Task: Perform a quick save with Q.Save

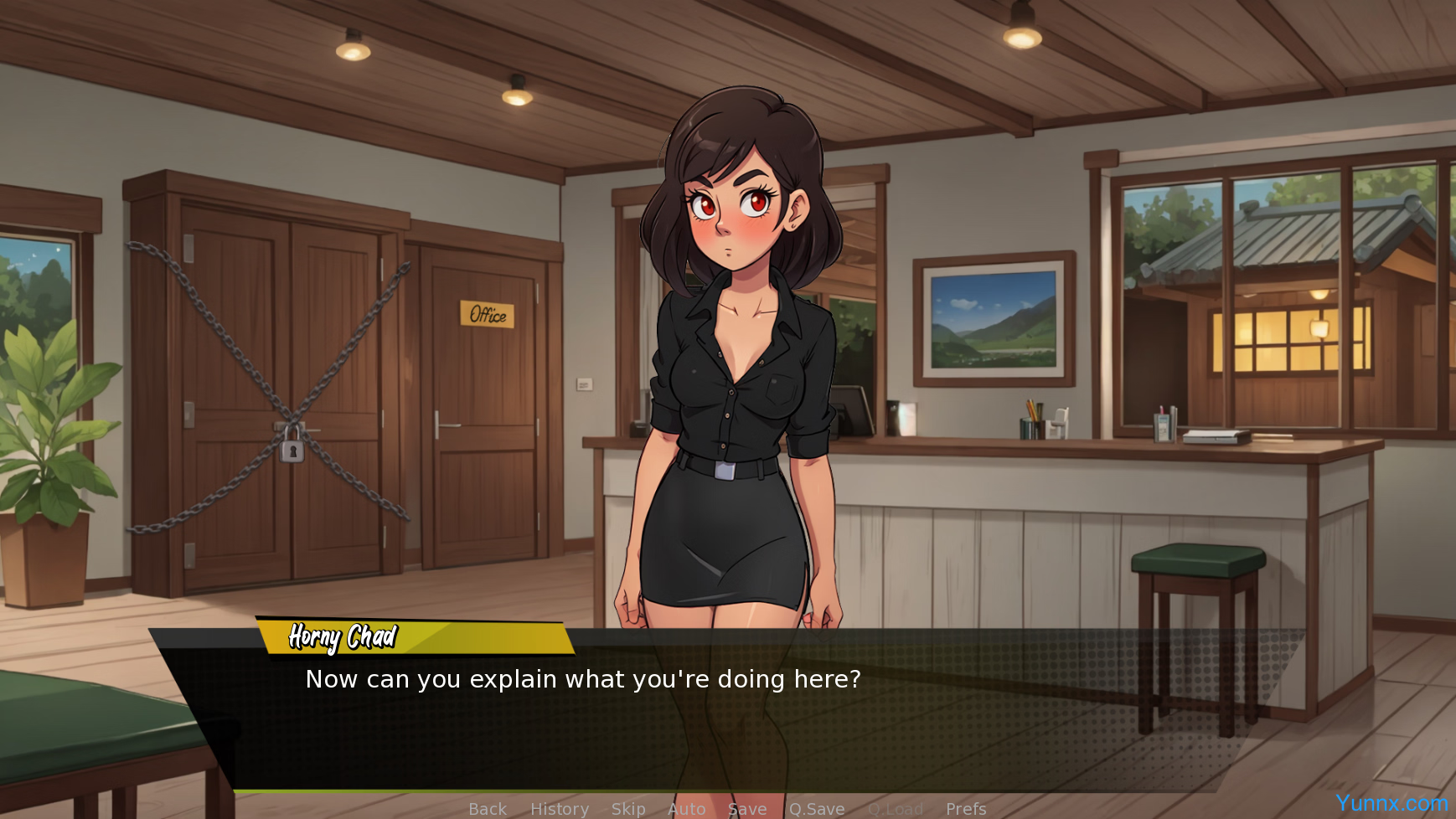Action: pos(817,809)
